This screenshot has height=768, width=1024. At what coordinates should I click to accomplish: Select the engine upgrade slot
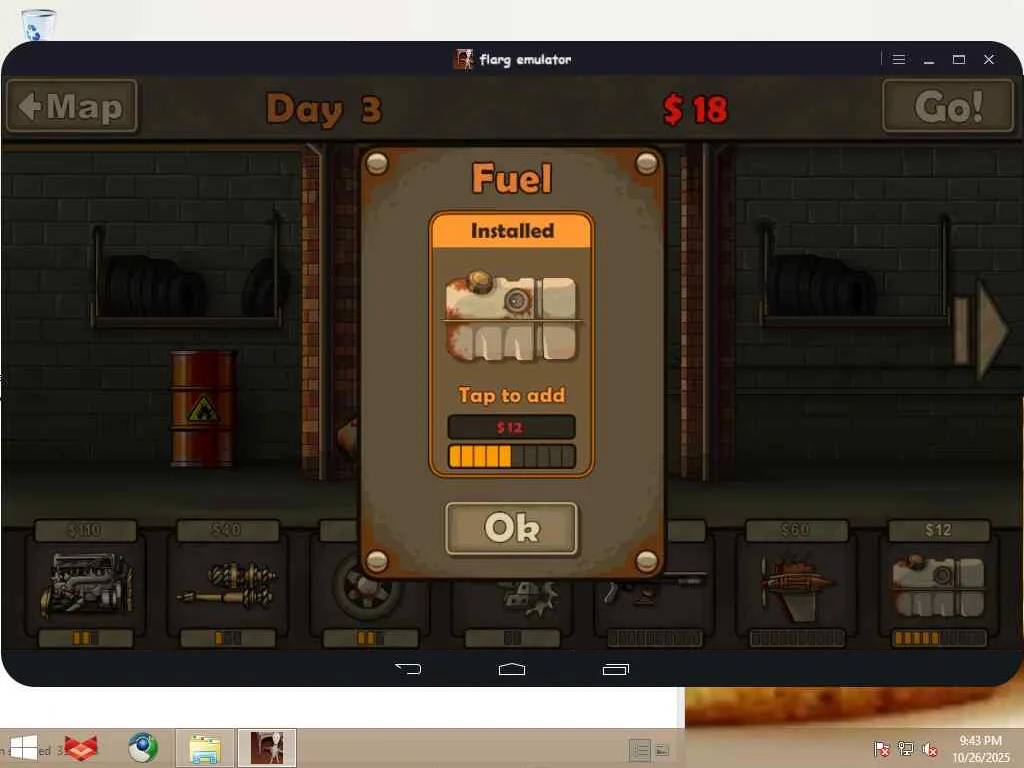tap(85, 585)
